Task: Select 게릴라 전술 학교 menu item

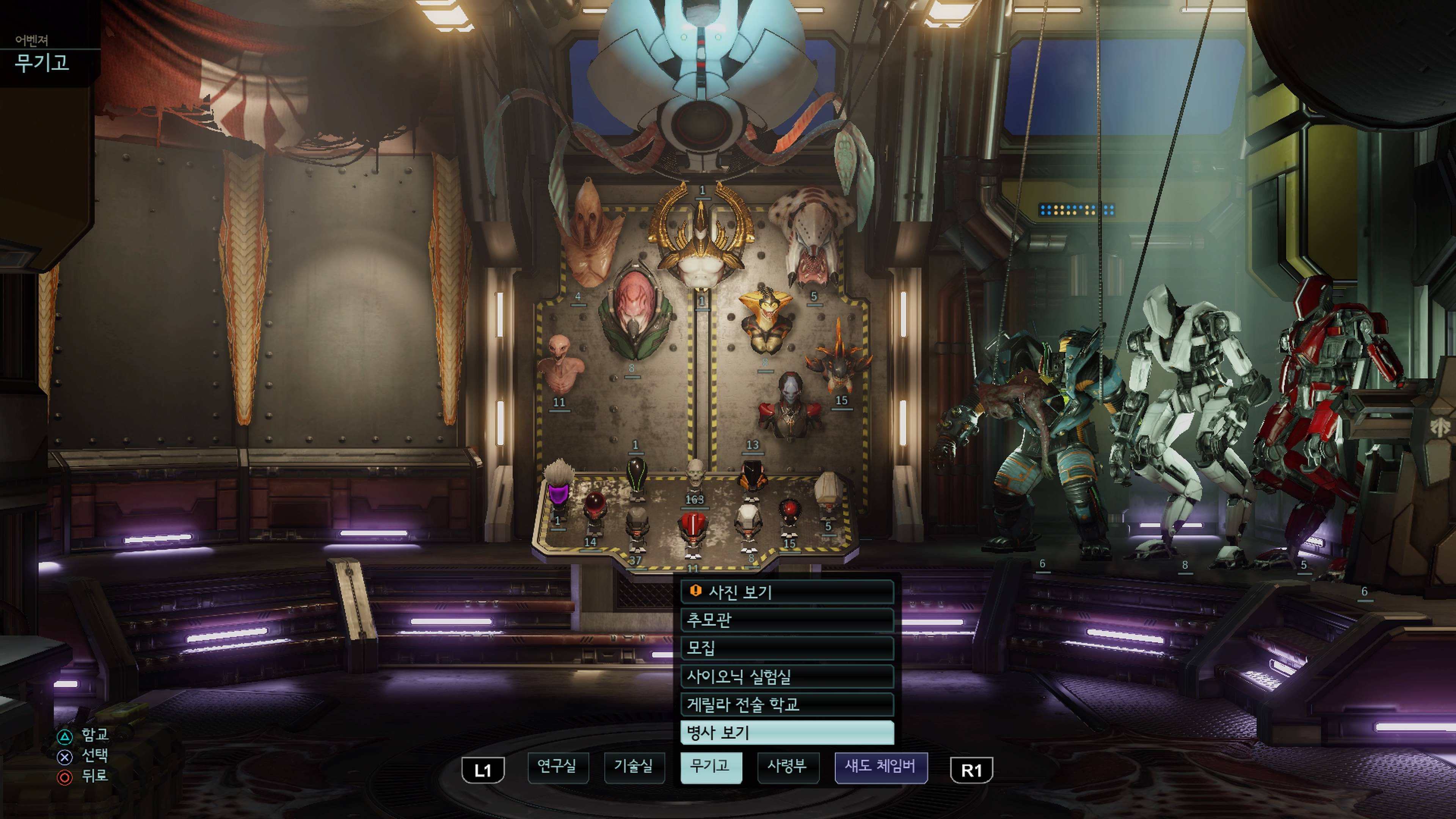Action: 787,704
